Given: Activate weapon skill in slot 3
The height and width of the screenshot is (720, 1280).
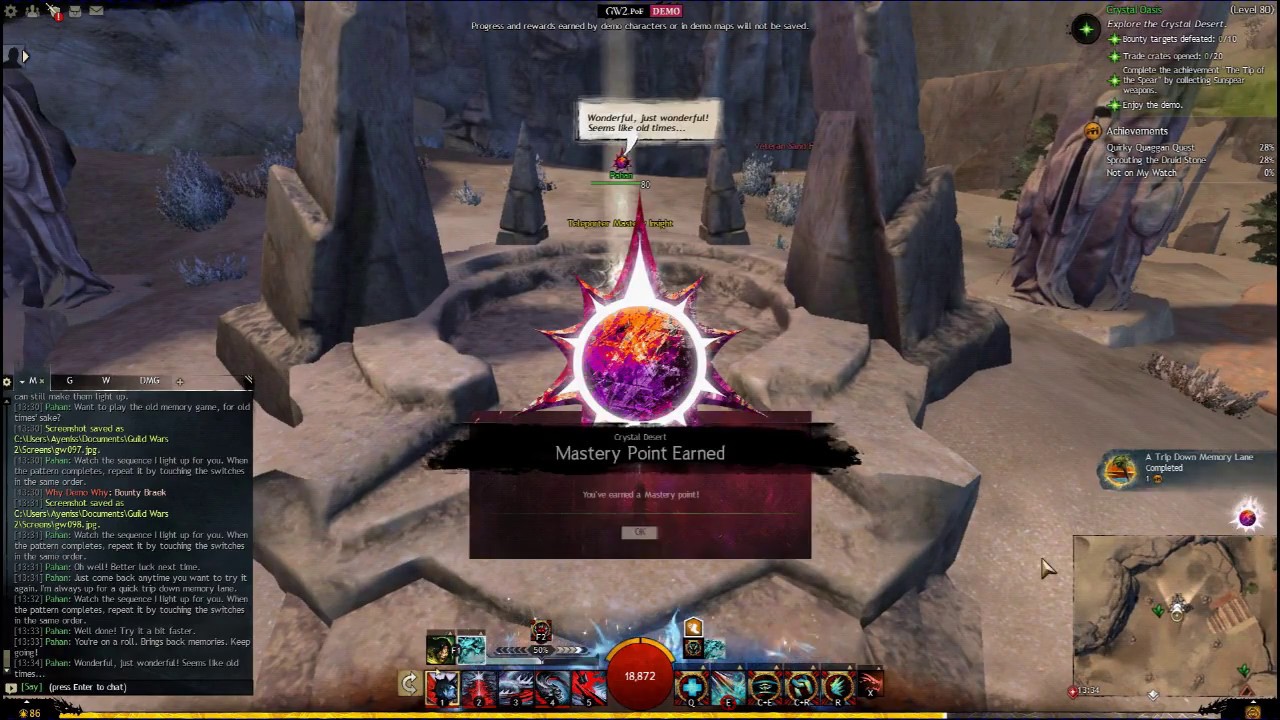Looking at the screenshot, I should pos(516,687).
